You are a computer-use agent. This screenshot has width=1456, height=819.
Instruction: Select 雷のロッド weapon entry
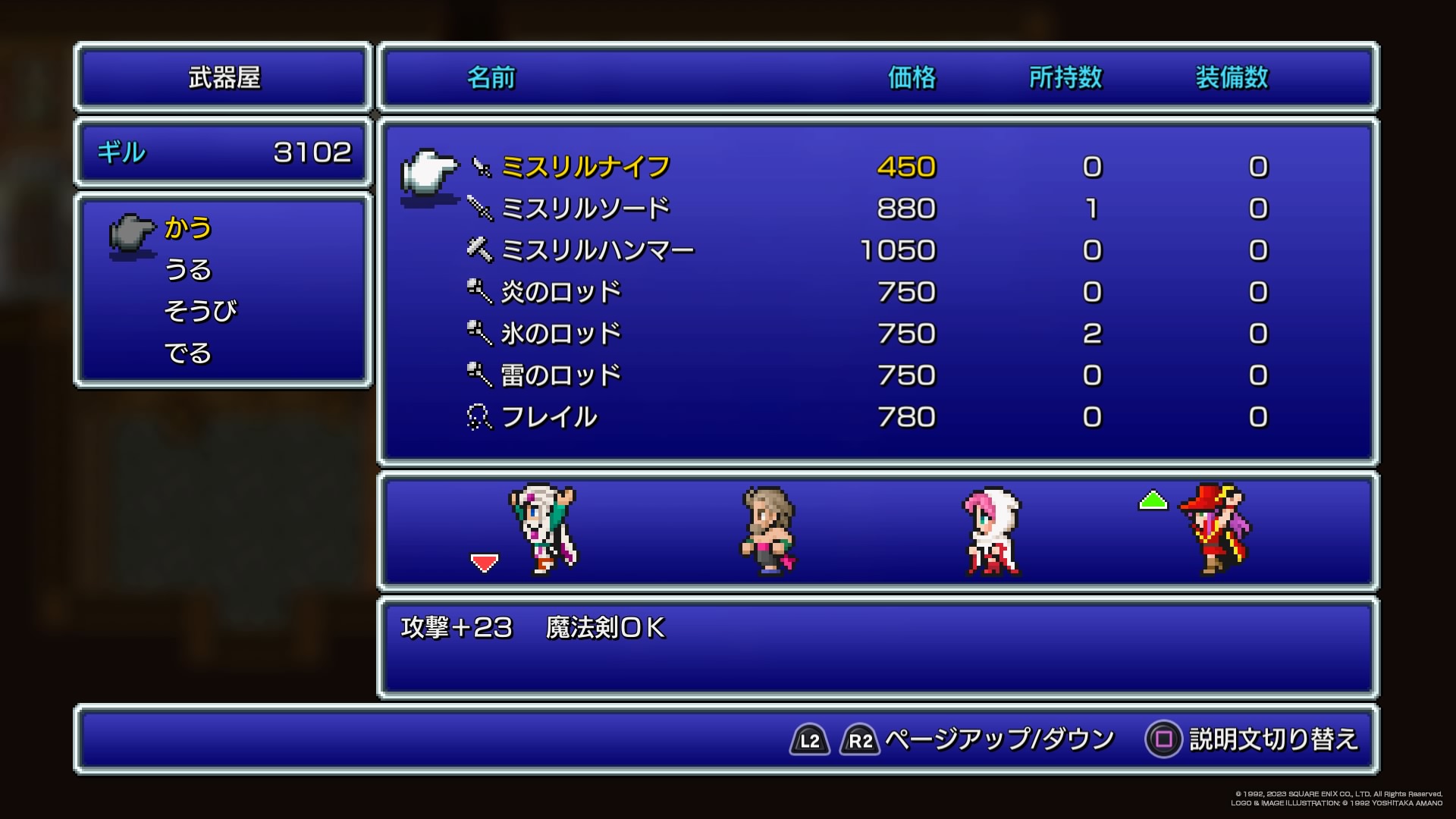coord(561,376)
